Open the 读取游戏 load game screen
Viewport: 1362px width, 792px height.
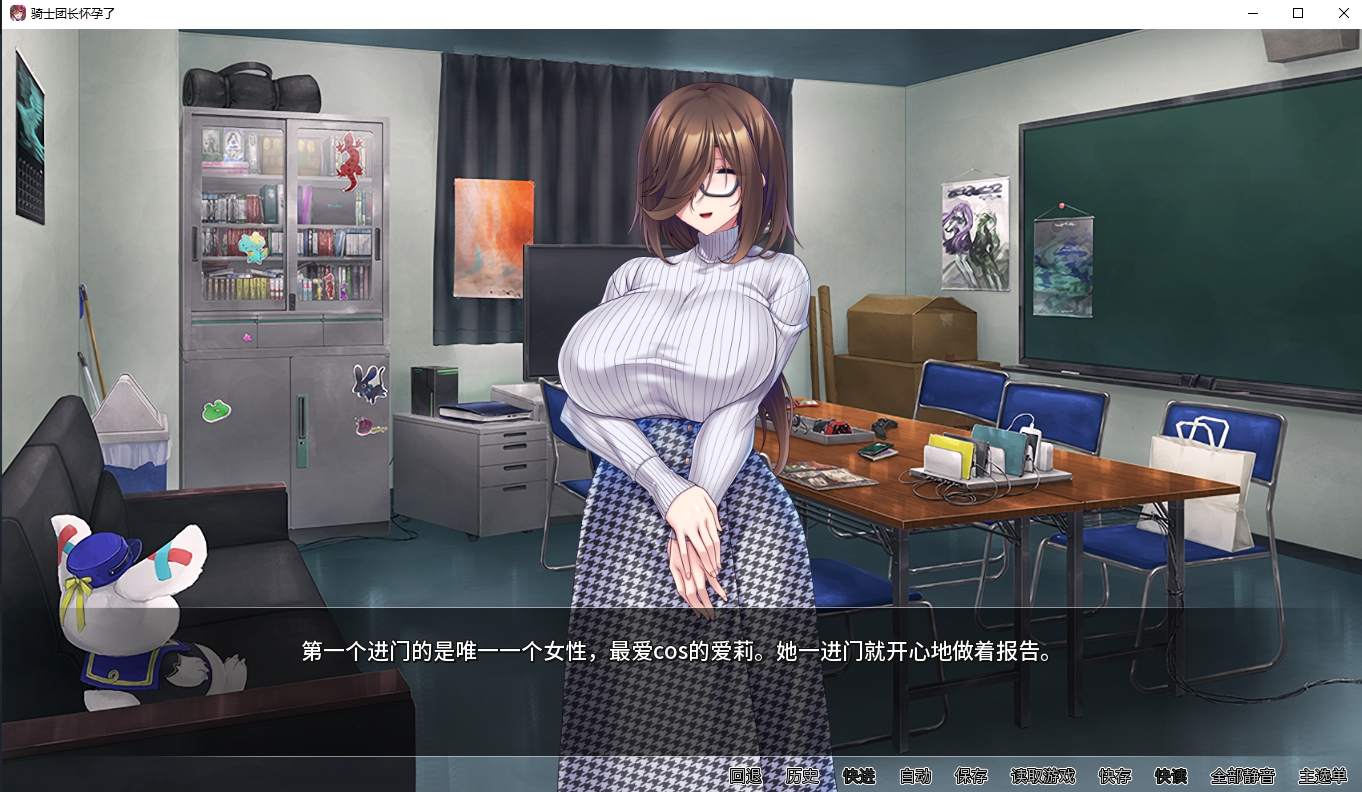[1042, 776]
